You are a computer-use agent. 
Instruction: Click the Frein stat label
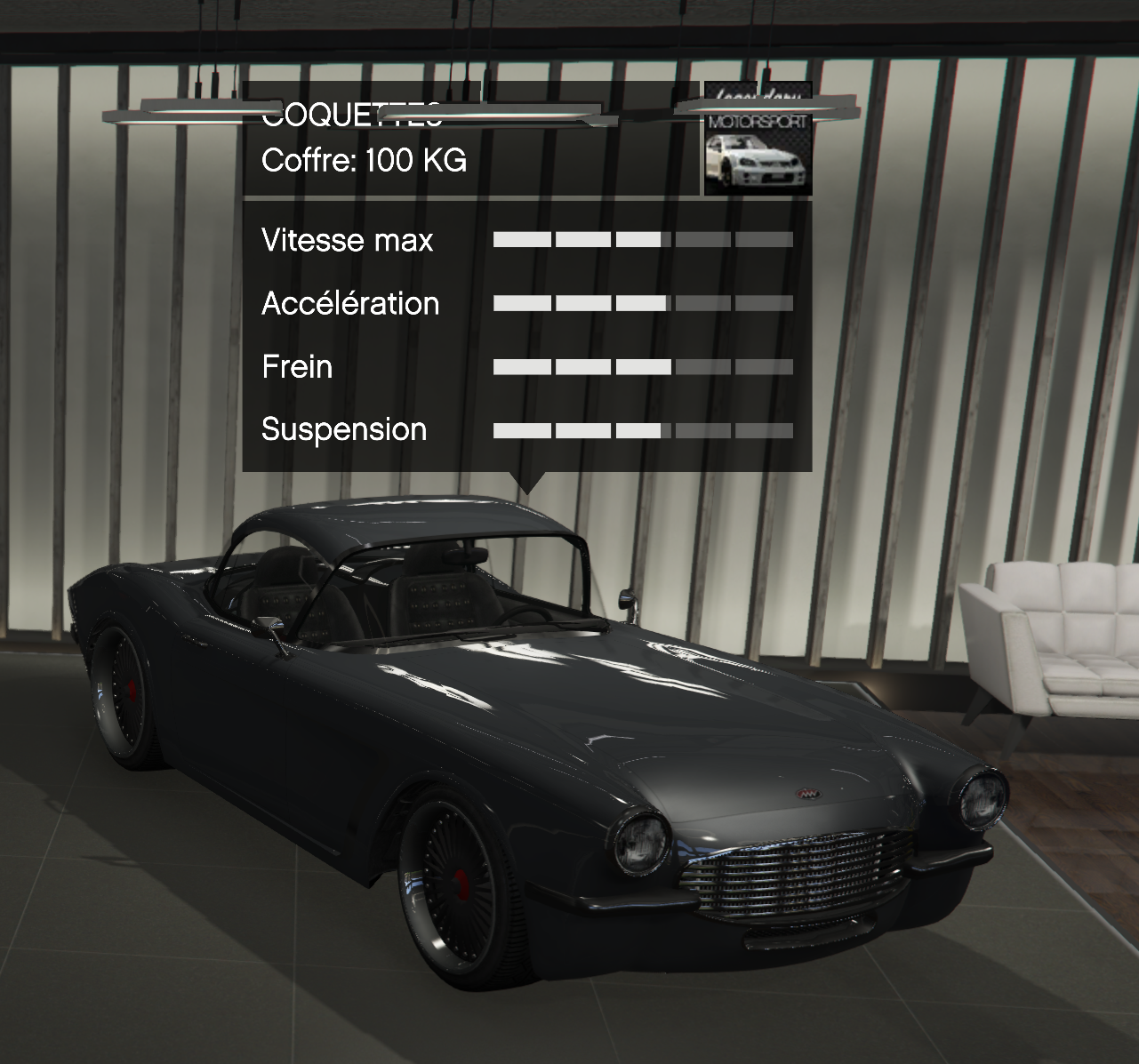pyautogui.click(x=296, y=366)
